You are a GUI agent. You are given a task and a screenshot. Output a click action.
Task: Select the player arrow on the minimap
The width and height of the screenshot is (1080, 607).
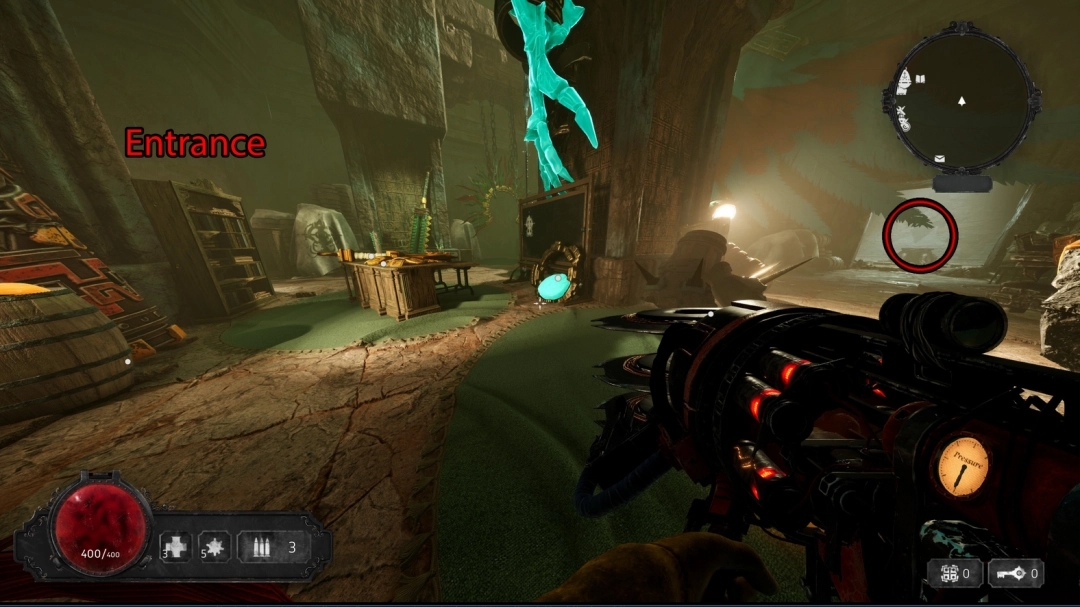pos(961,101)
